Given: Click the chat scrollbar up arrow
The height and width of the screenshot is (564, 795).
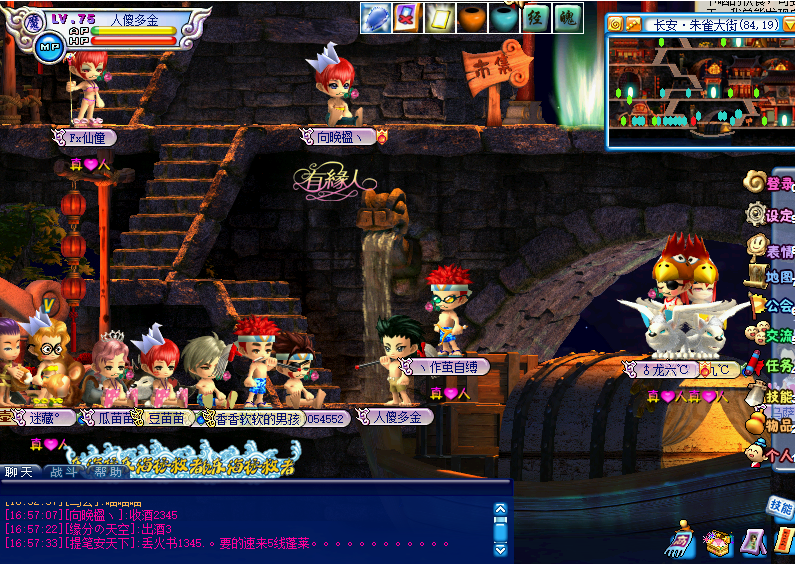Looking at the screenshot, I should click(x=501, y=509).
